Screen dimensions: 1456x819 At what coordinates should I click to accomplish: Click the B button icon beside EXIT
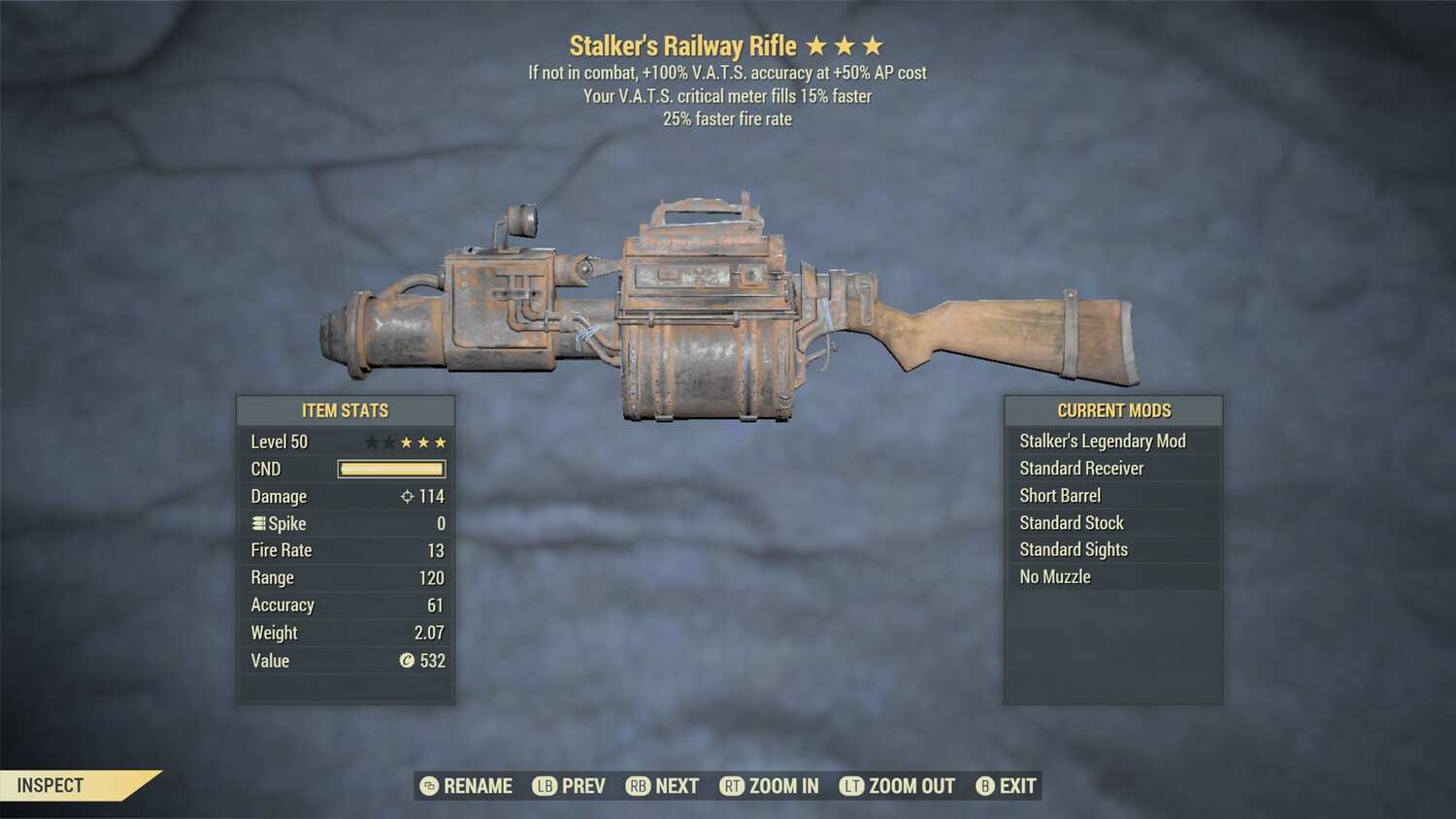(x=986, y=786)
